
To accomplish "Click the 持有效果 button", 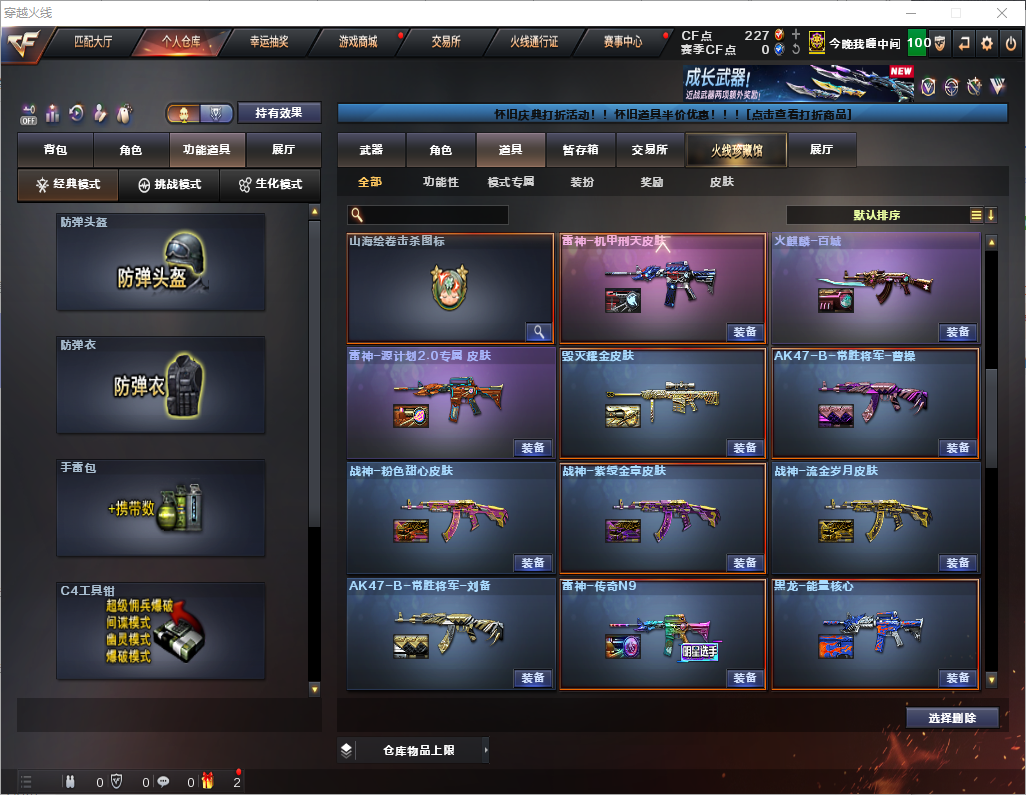I will 279,113.
